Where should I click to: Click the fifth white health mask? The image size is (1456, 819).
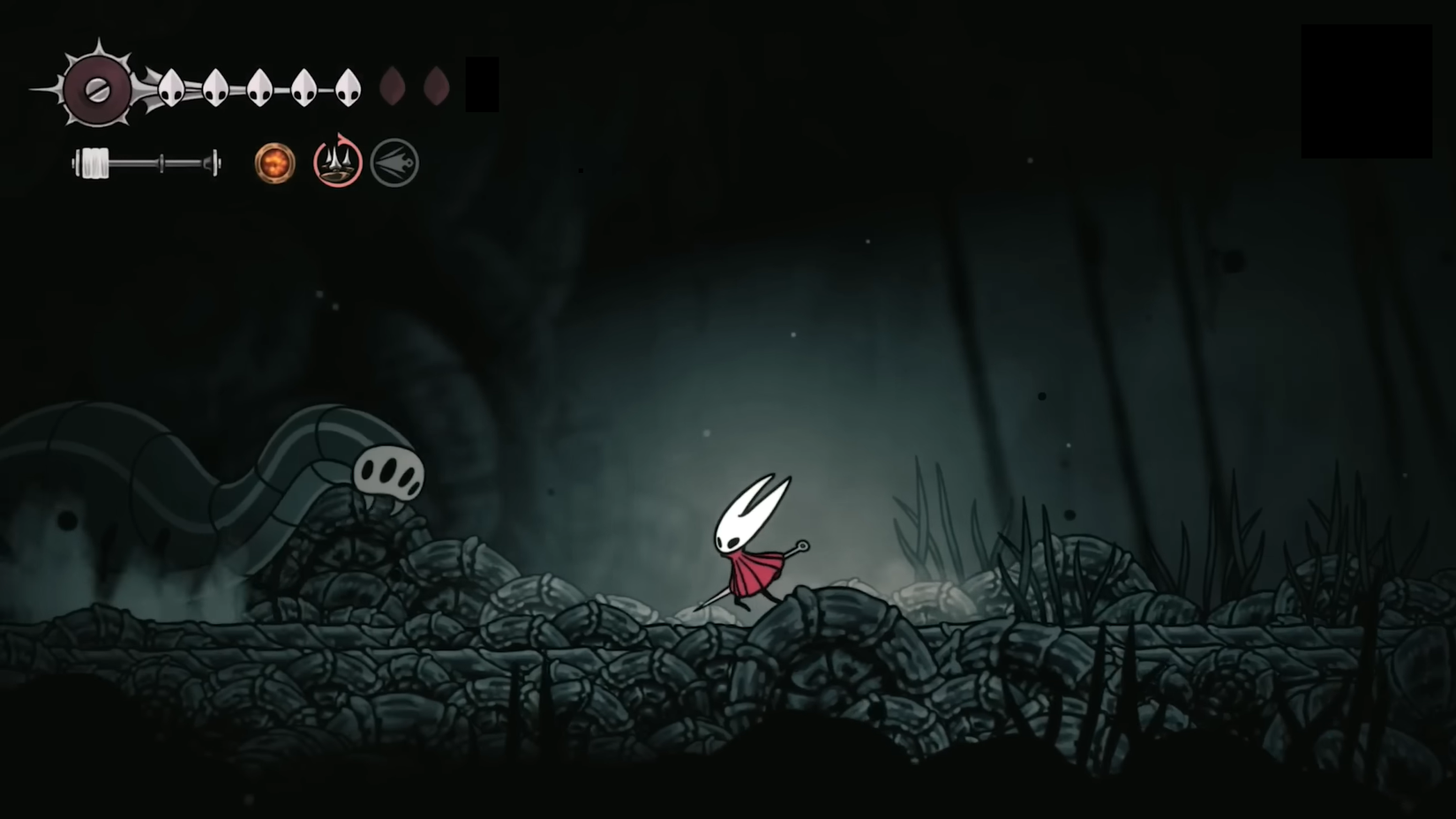[348, 88]
